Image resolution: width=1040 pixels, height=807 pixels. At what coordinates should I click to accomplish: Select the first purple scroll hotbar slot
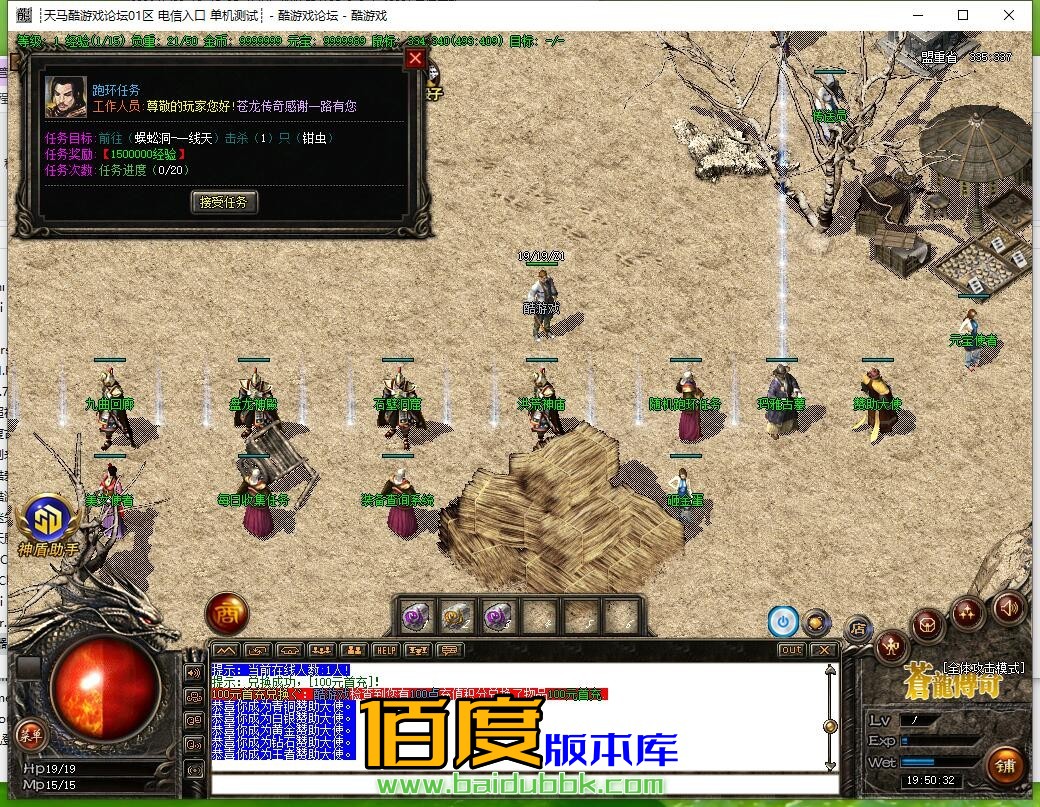(415, 617)
